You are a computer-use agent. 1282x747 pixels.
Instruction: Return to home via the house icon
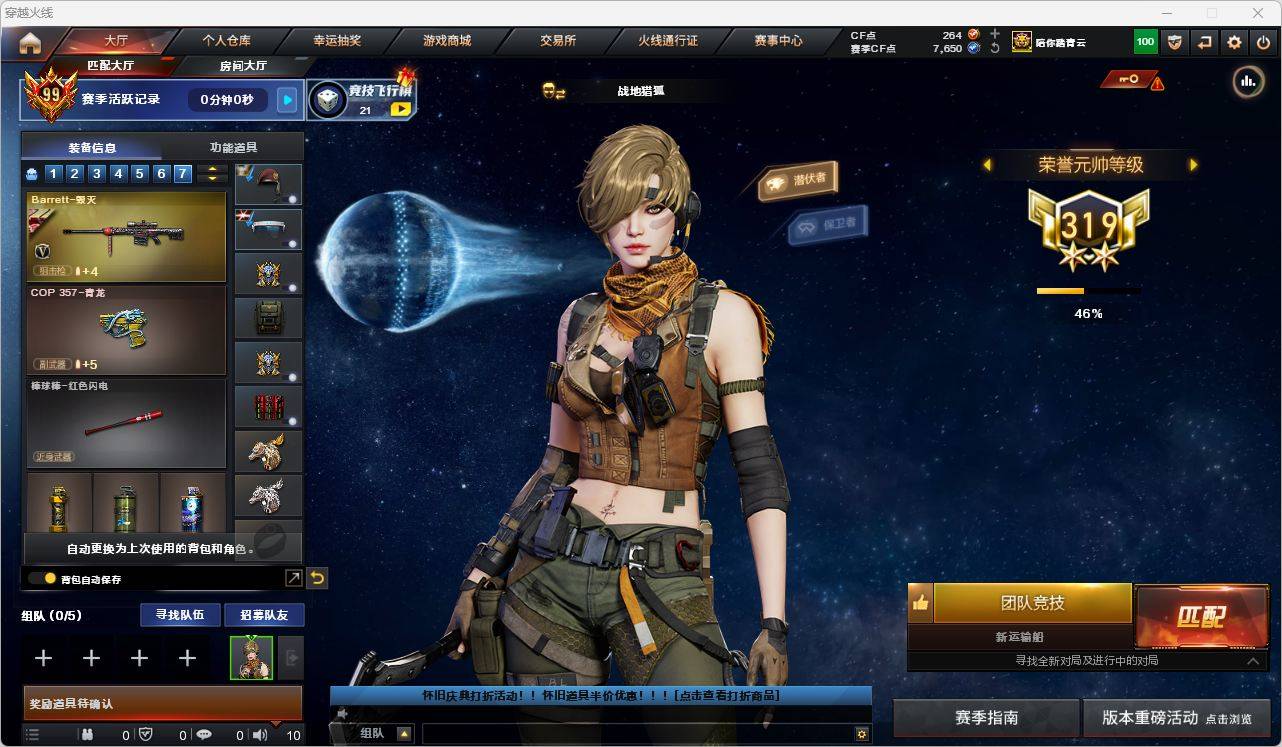[30, 43]
